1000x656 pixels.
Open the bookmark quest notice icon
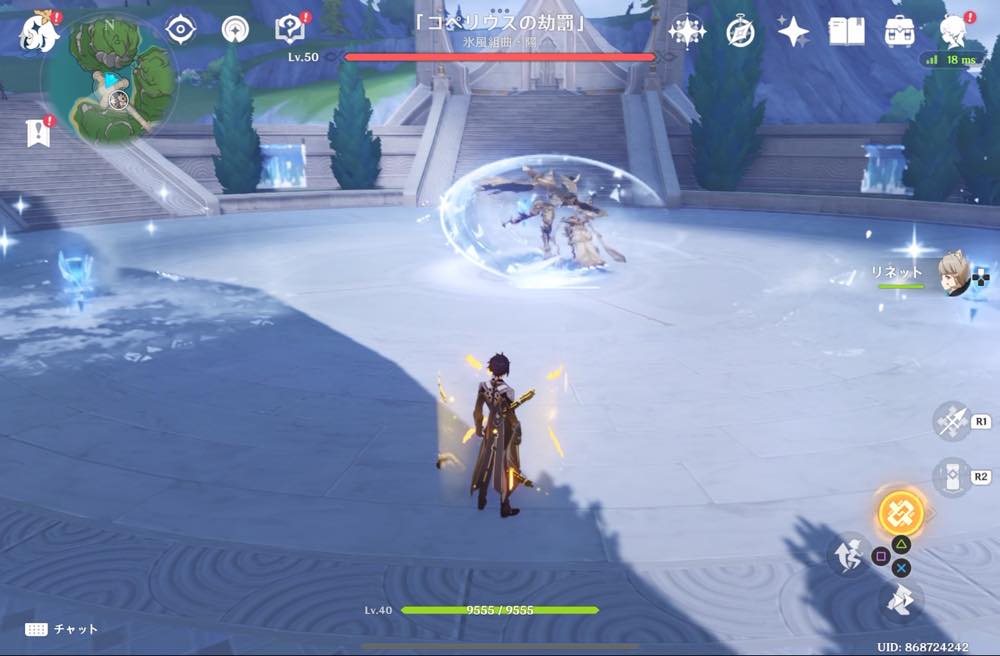coord(38,132)
